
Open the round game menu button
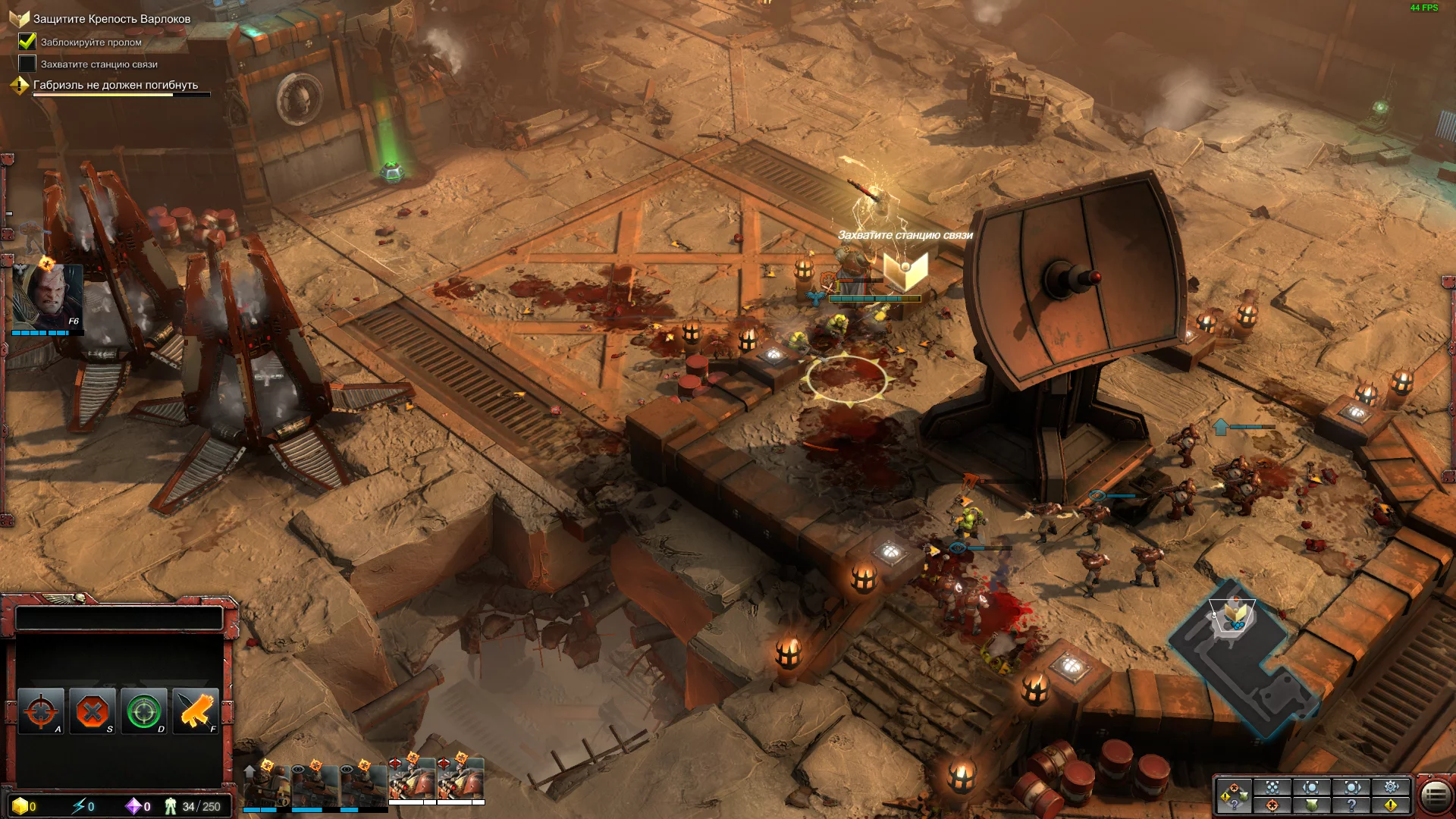1434,795
